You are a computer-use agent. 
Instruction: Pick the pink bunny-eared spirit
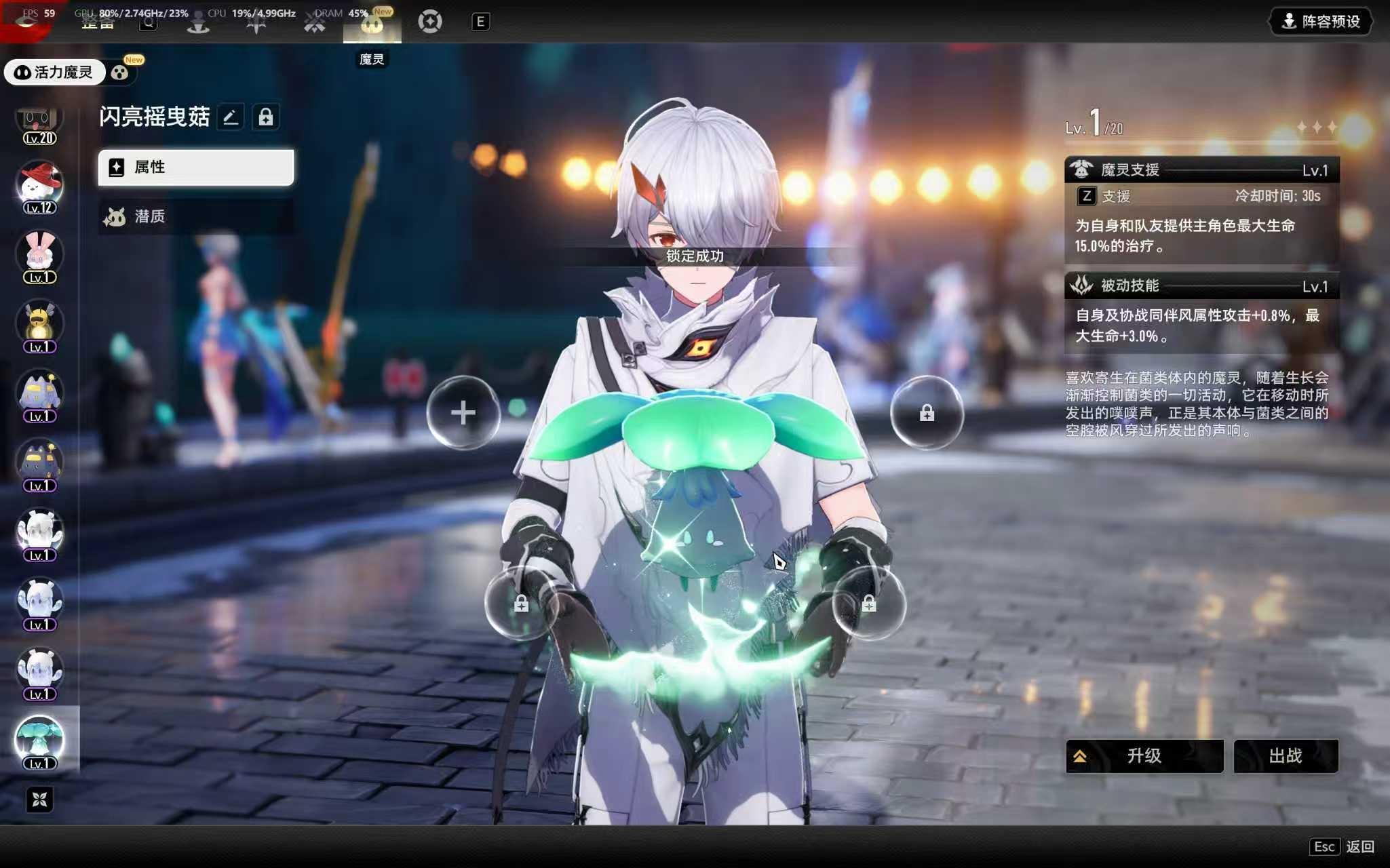(x=39, y=256)
